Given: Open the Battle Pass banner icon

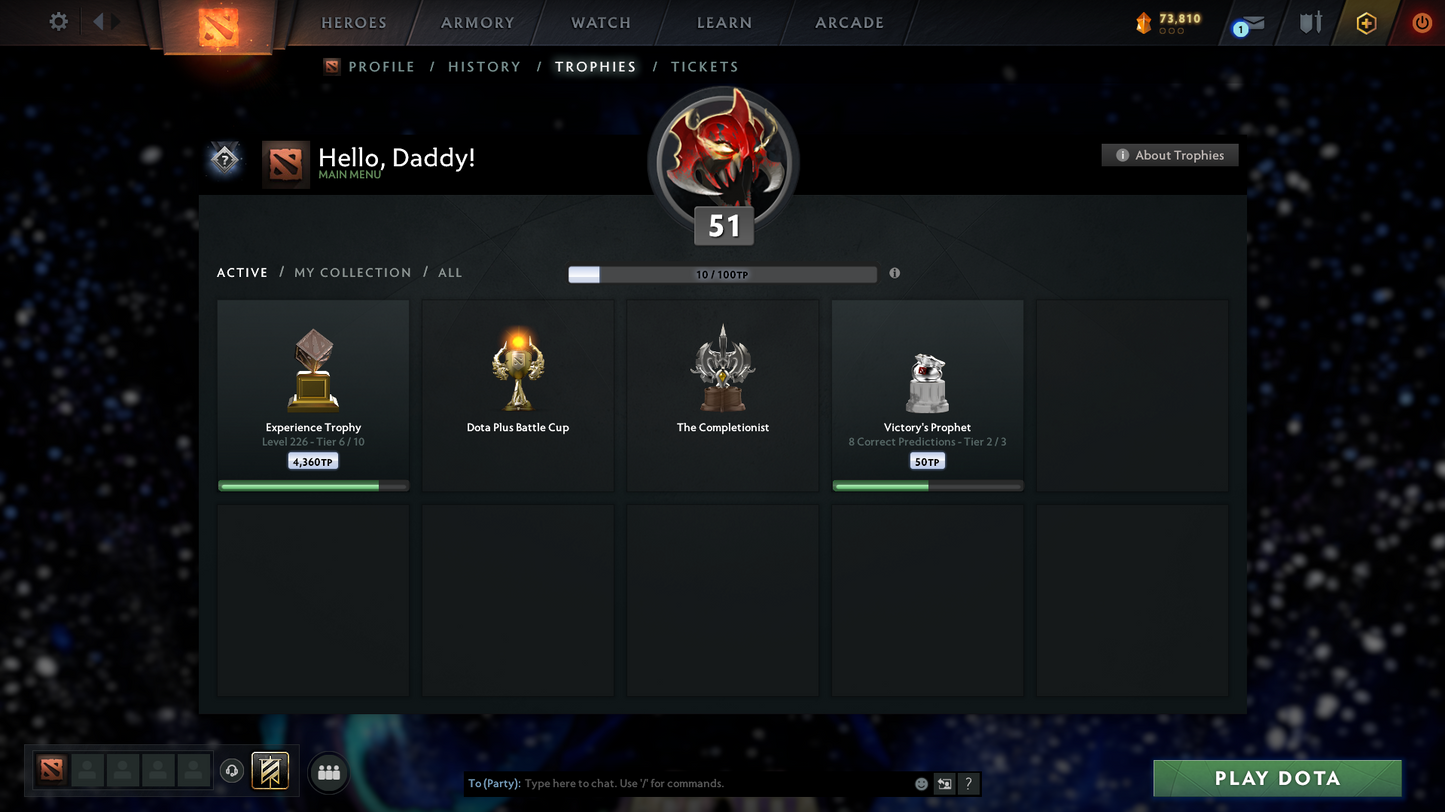Looking at the screenshot, I should pos(270,770).
